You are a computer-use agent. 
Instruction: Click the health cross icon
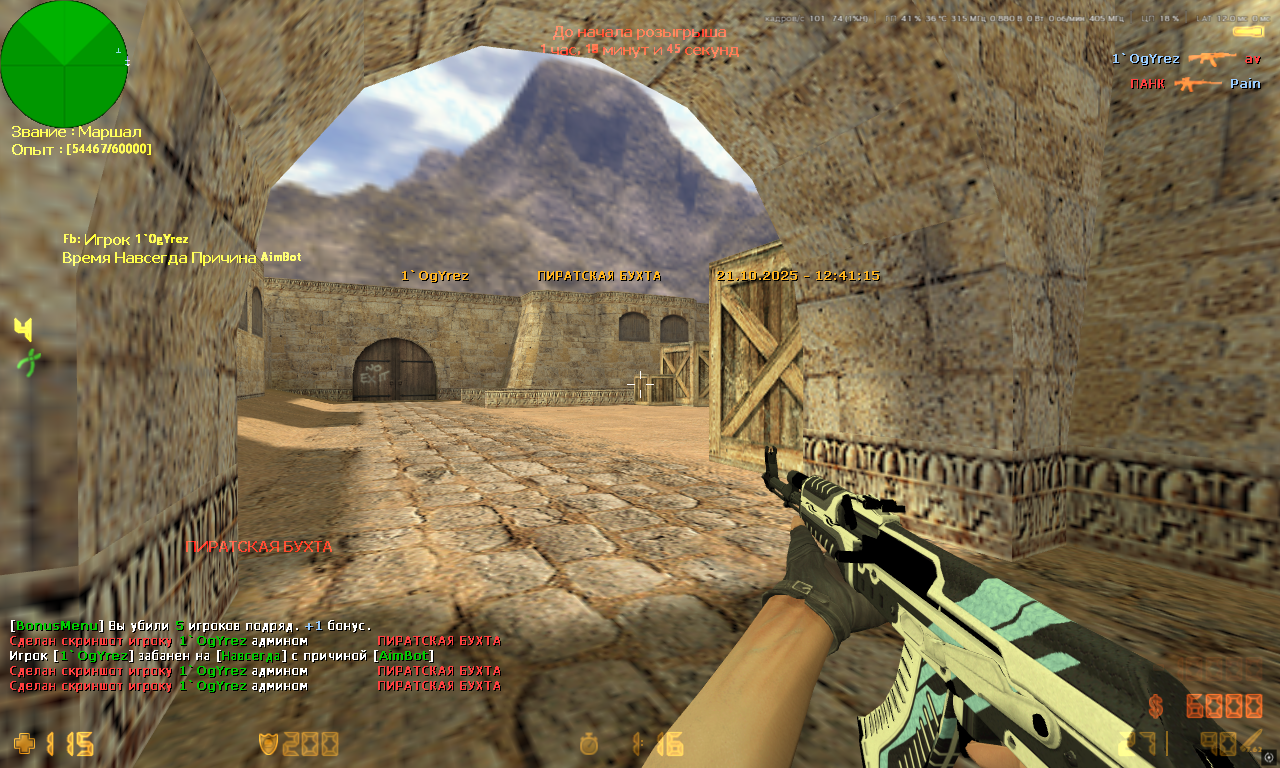24,744
